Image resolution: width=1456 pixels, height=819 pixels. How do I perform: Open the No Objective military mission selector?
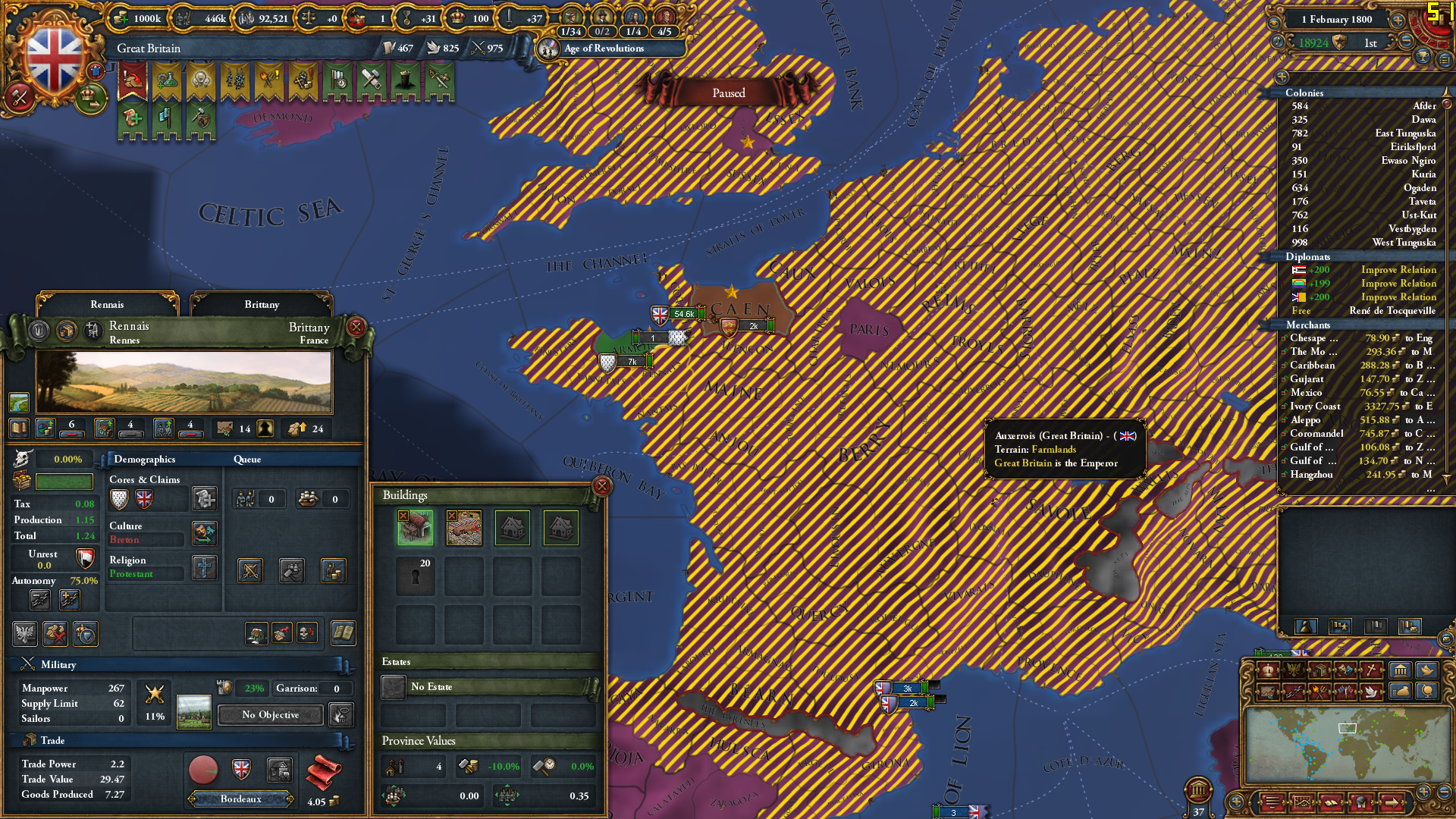click(x=269, y=715)
